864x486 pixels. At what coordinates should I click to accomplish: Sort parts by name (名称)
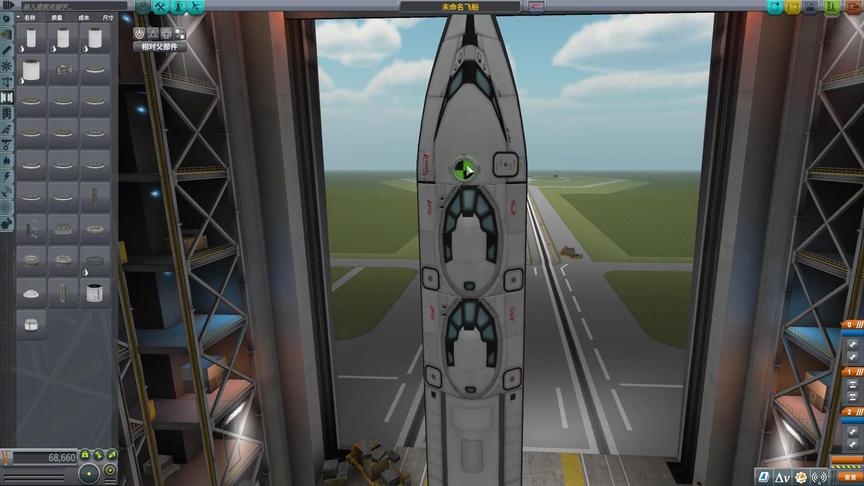(x=30, y=18)
